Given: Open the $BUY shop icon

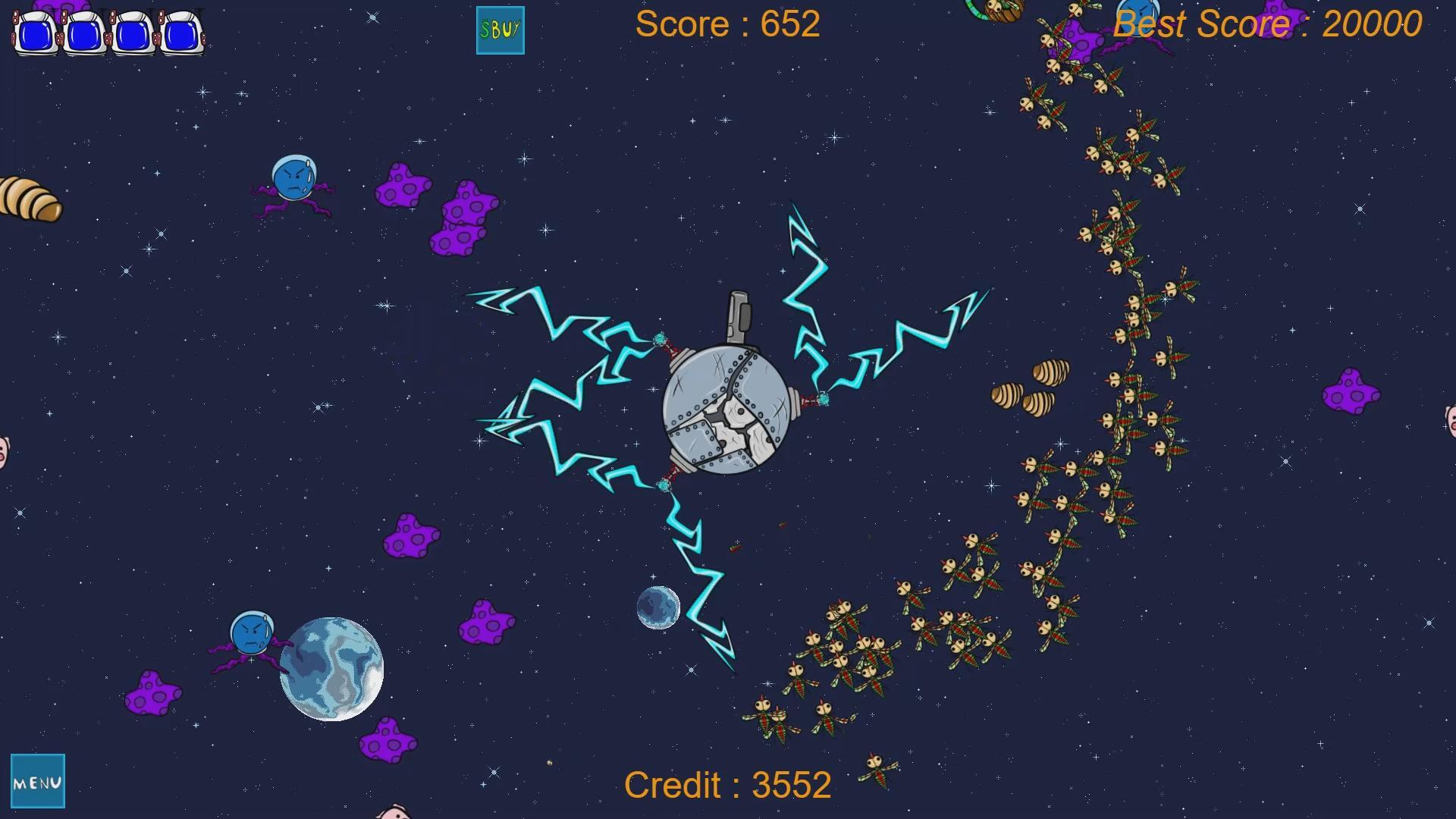Looking at the screenshot, I should (499, 30).
